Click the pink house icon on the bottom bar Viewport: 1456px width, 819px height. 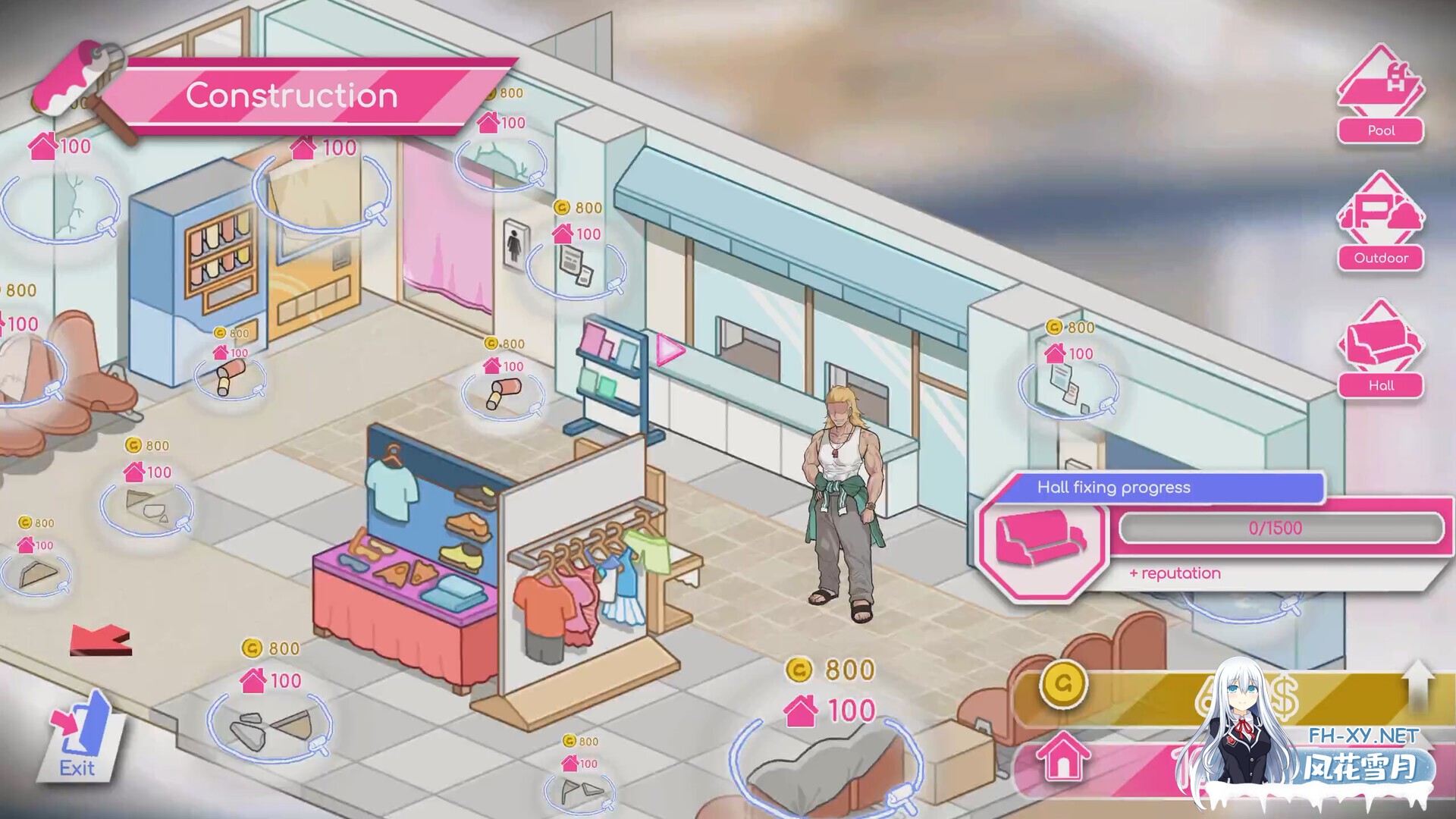1065,755
